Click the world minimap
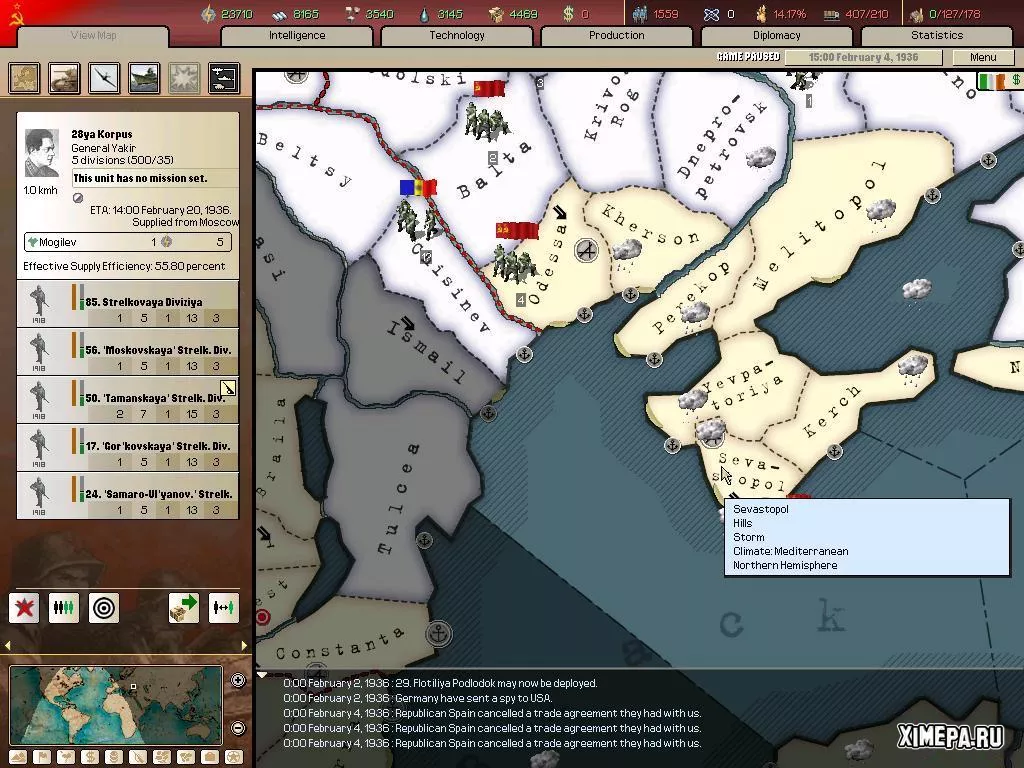Image resolution: width=1024 pixels, height=768 pixels. tap(115, 705)
